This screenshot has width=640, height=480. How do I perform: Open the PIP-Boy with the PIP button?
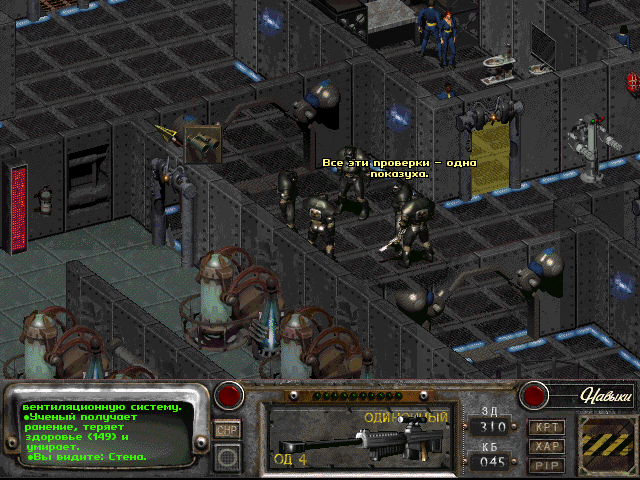(546, 464)
